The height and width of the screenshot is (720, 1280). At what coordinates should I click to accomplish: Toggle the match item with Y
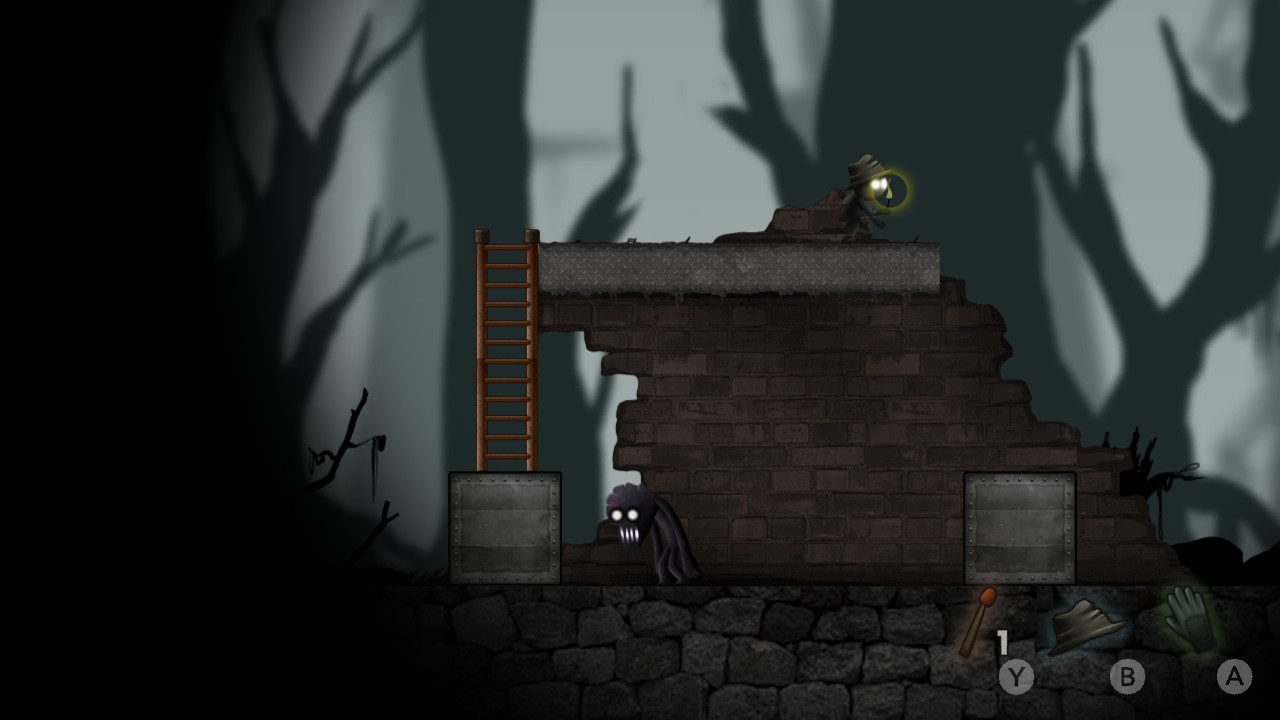[1017, 676]
